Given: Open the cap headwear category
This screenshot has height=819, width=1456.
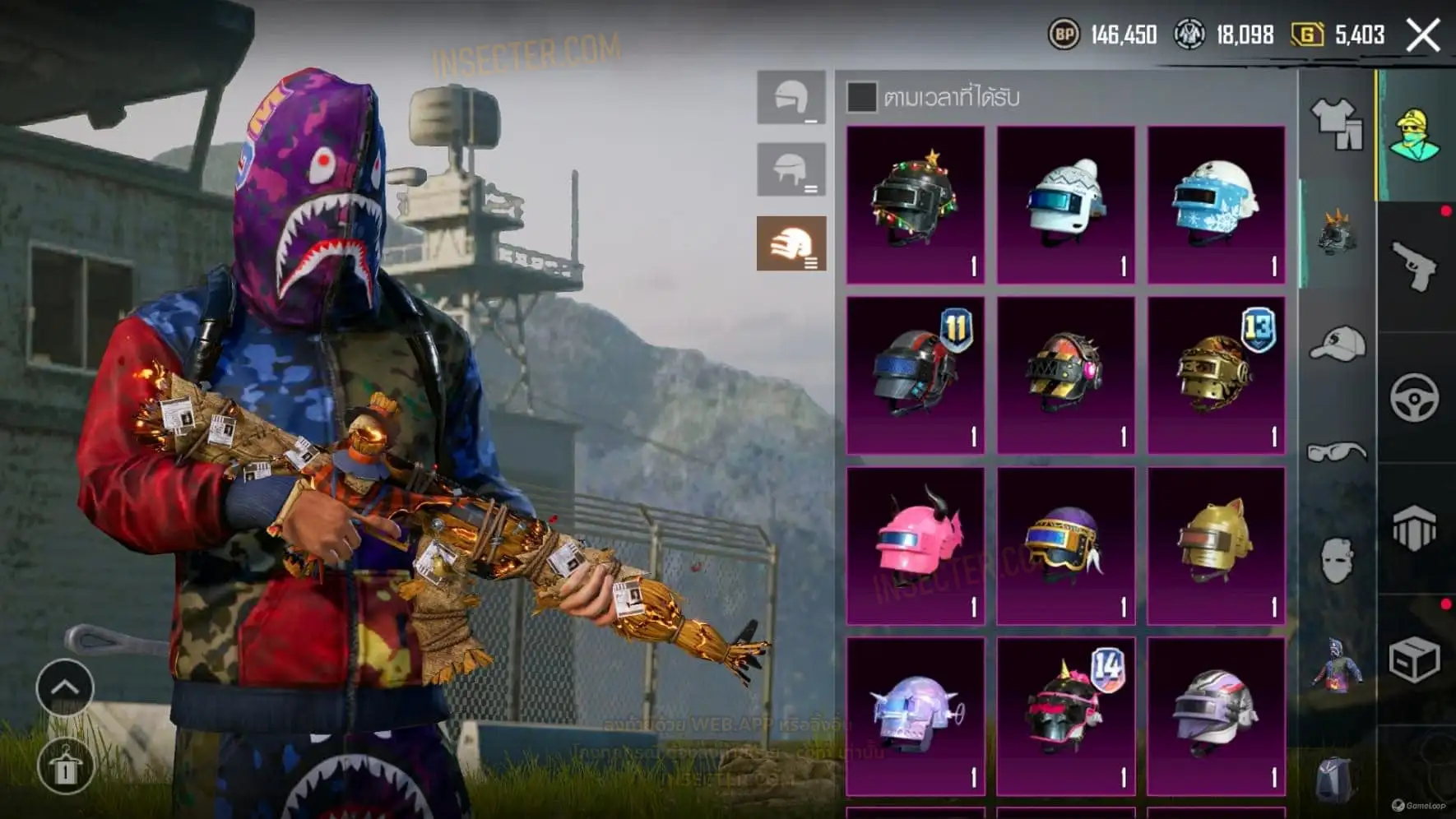Looking at the screenshot, I should [x=1337, y=344].
